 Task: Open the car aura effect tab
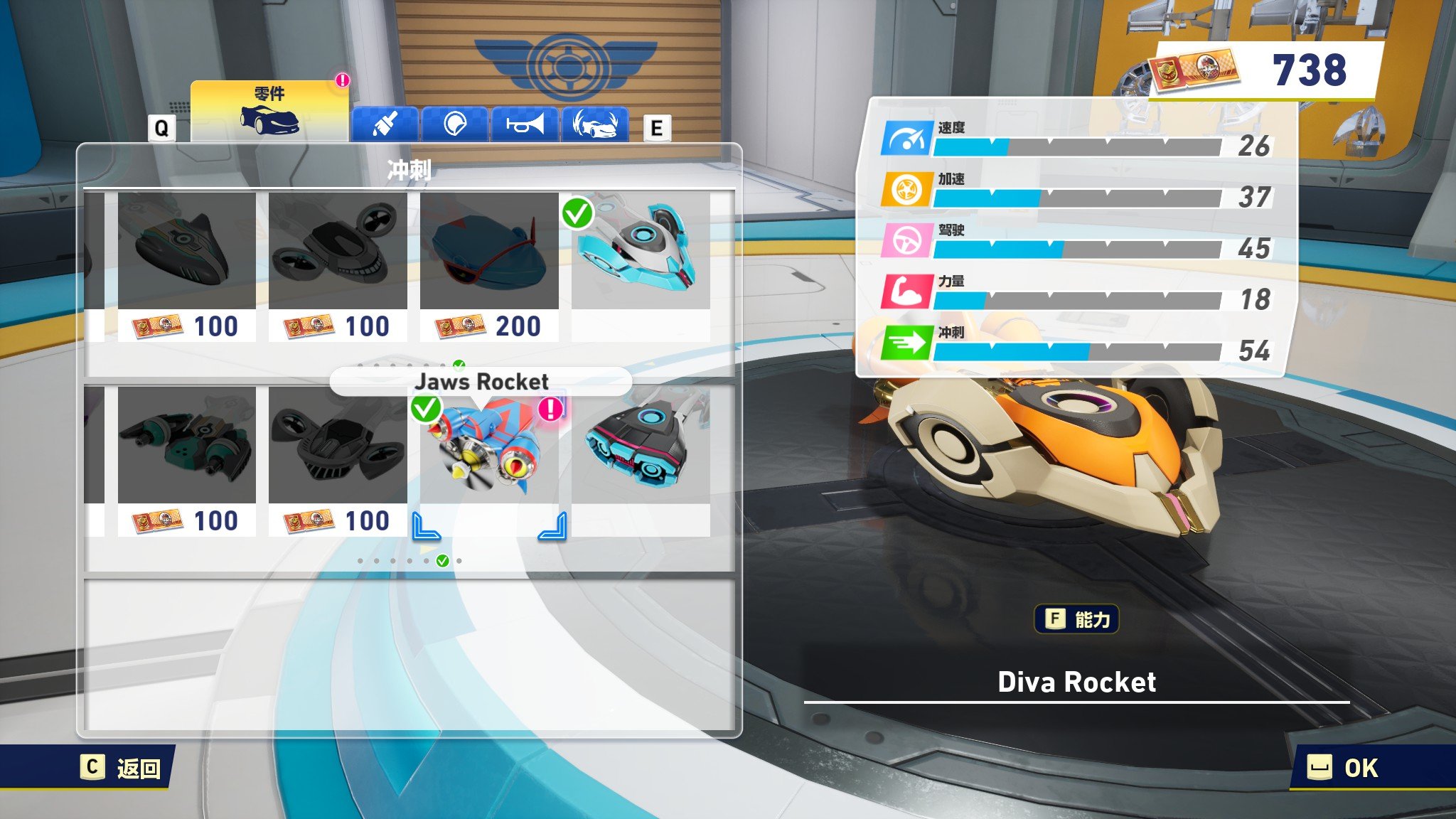click(x=595, y=124)
